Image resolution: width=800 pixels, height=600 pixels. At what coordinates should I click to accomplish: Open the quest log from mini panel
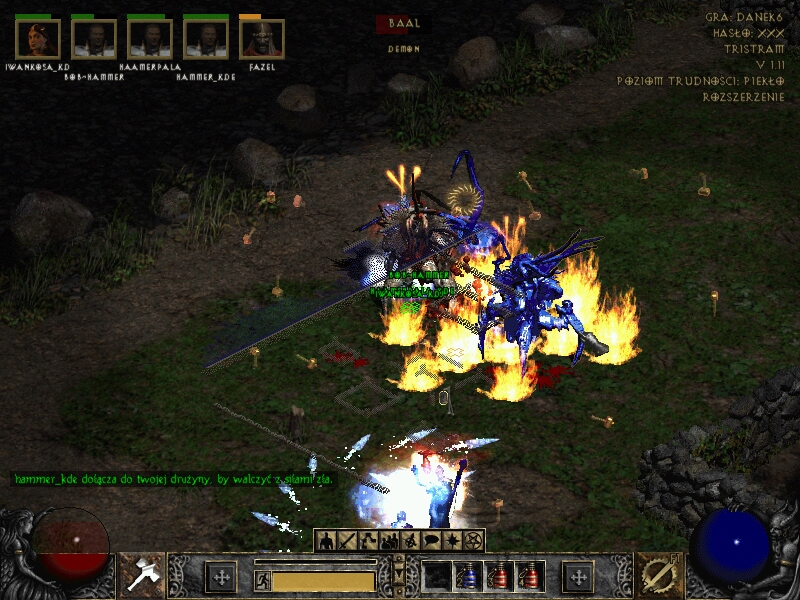(452, 541)
